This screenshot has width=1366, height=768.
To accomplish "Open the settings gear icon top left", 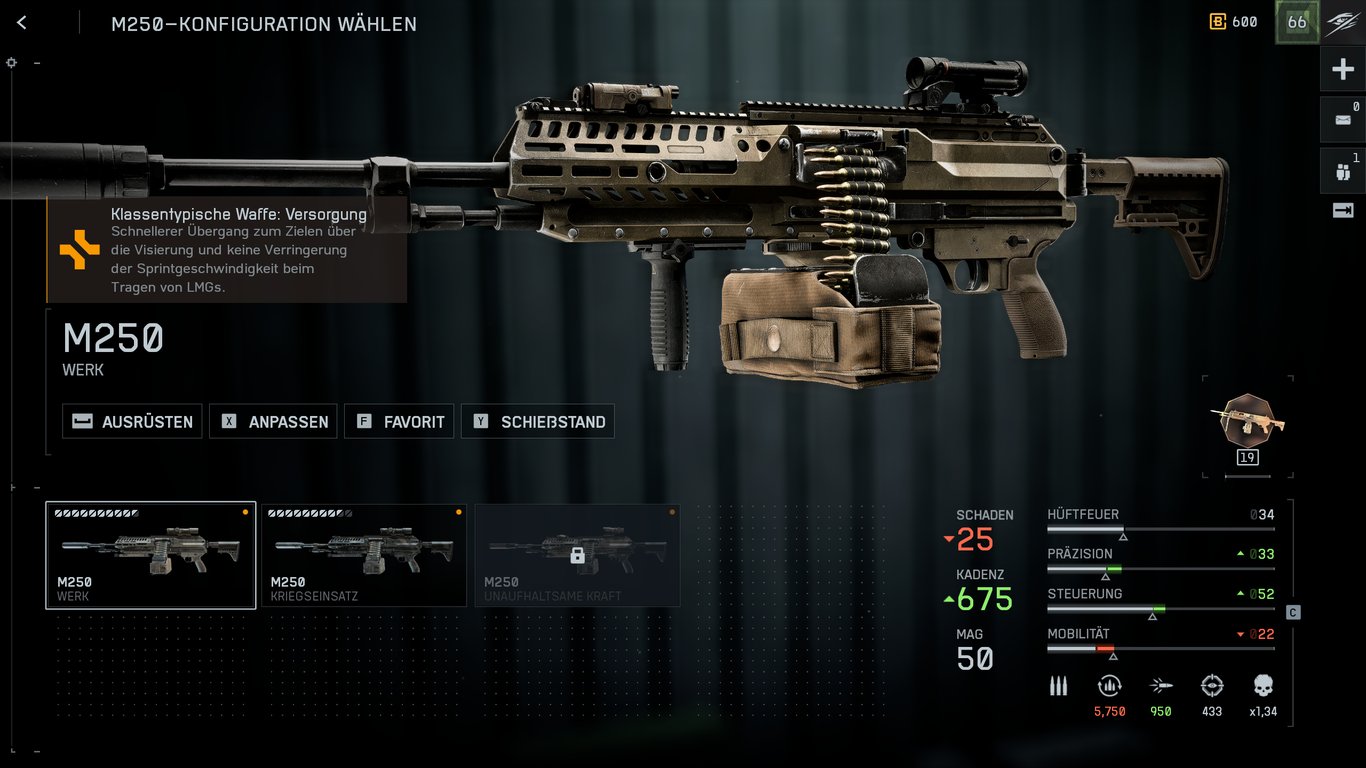I will click(11, 62).
